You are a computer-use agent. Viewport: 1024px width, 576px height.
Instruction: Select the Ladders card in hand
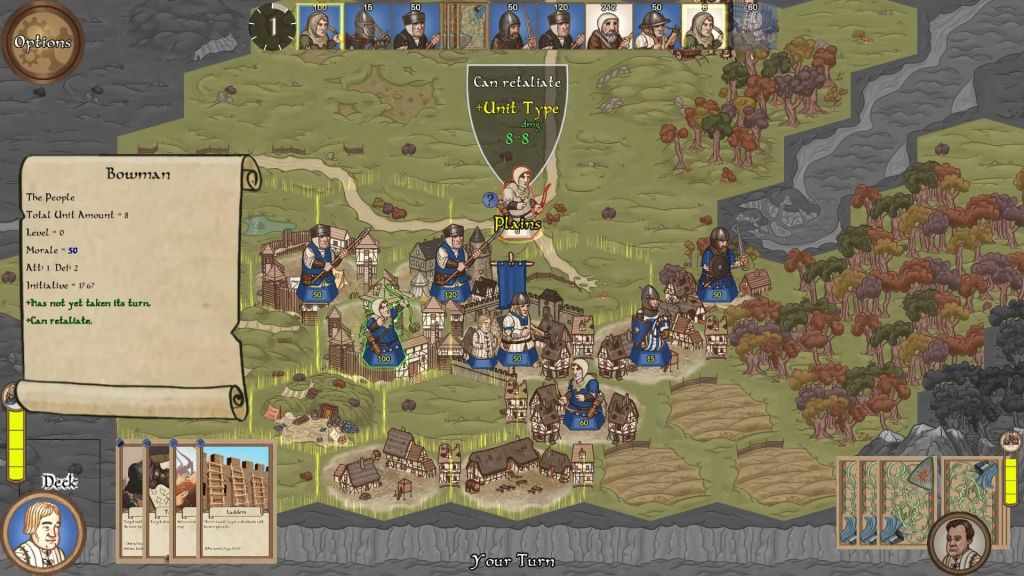236,500
